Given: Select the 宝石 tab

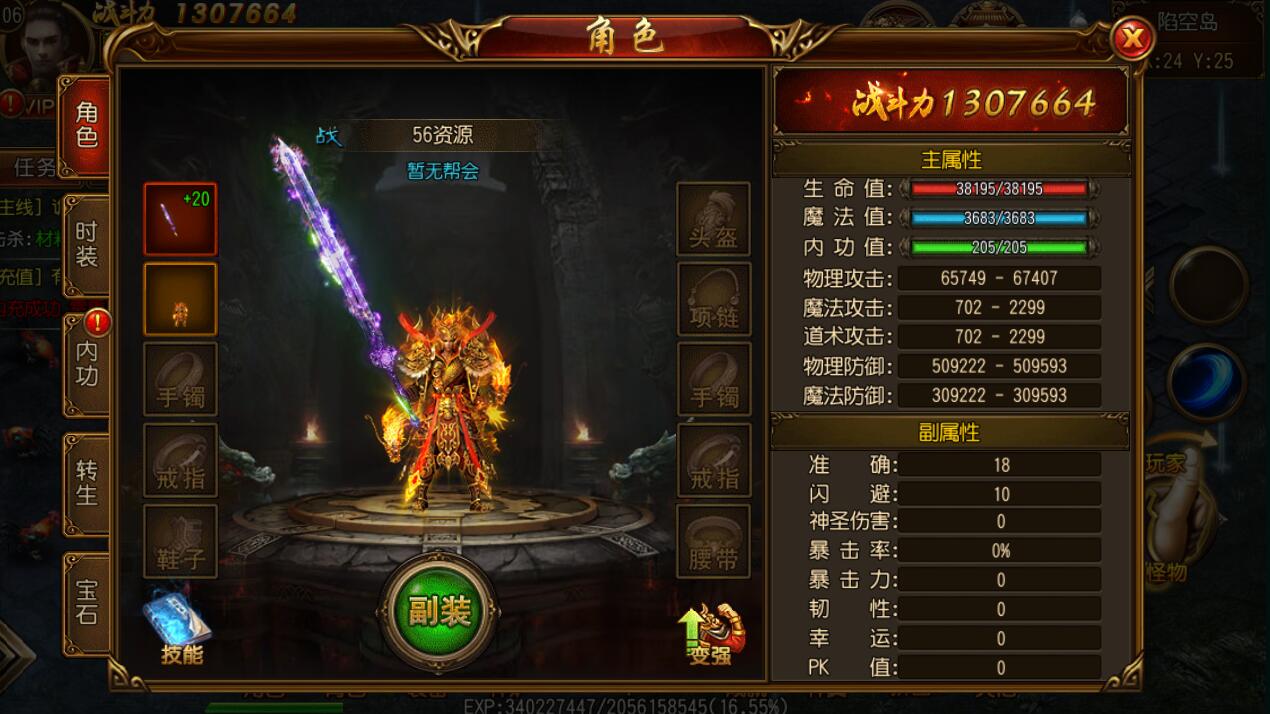Looking at the screenshot, I should [86, 602].
